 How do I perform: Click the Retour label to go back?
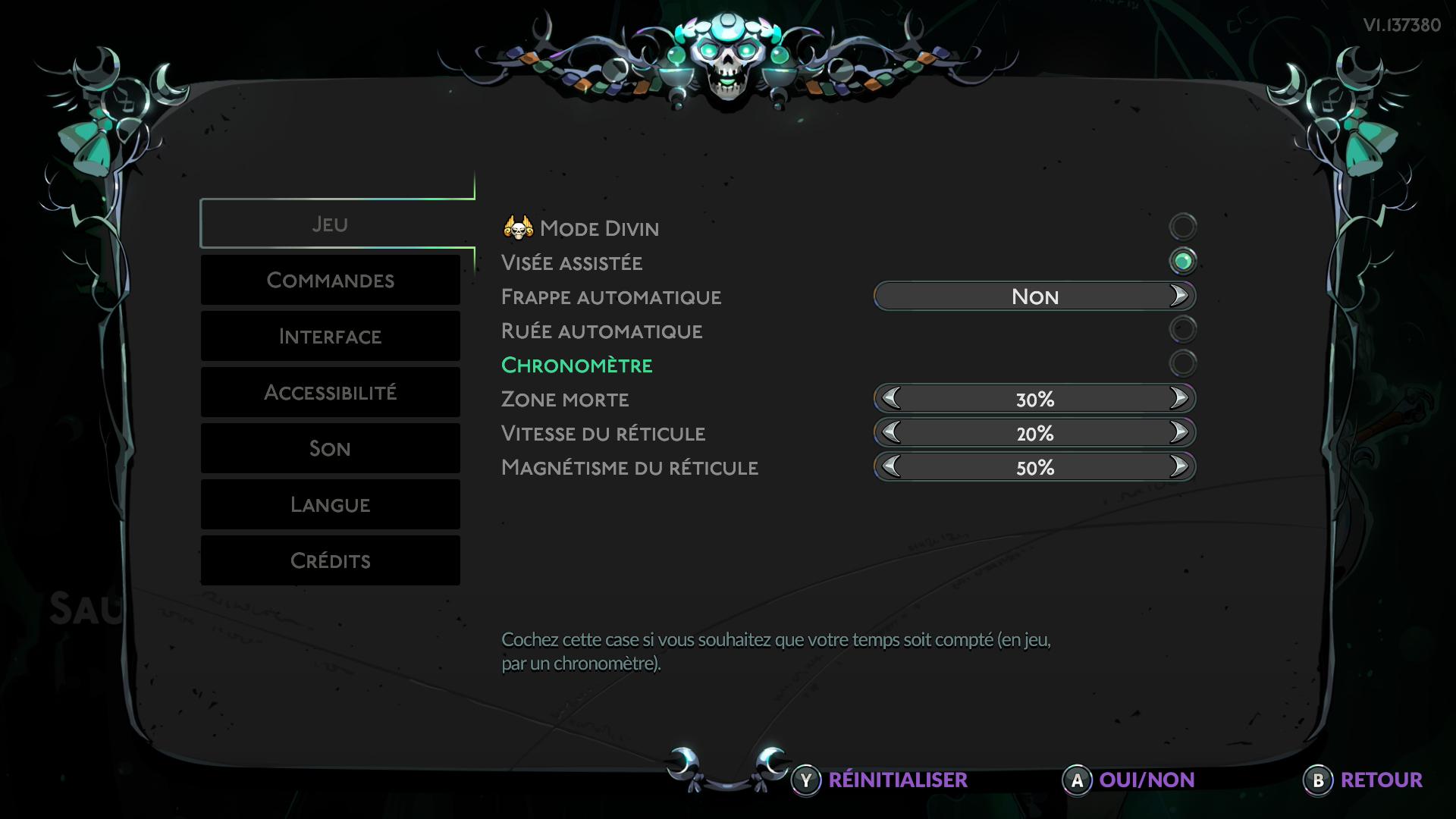pyautogui.click(x=1381, y=780)
